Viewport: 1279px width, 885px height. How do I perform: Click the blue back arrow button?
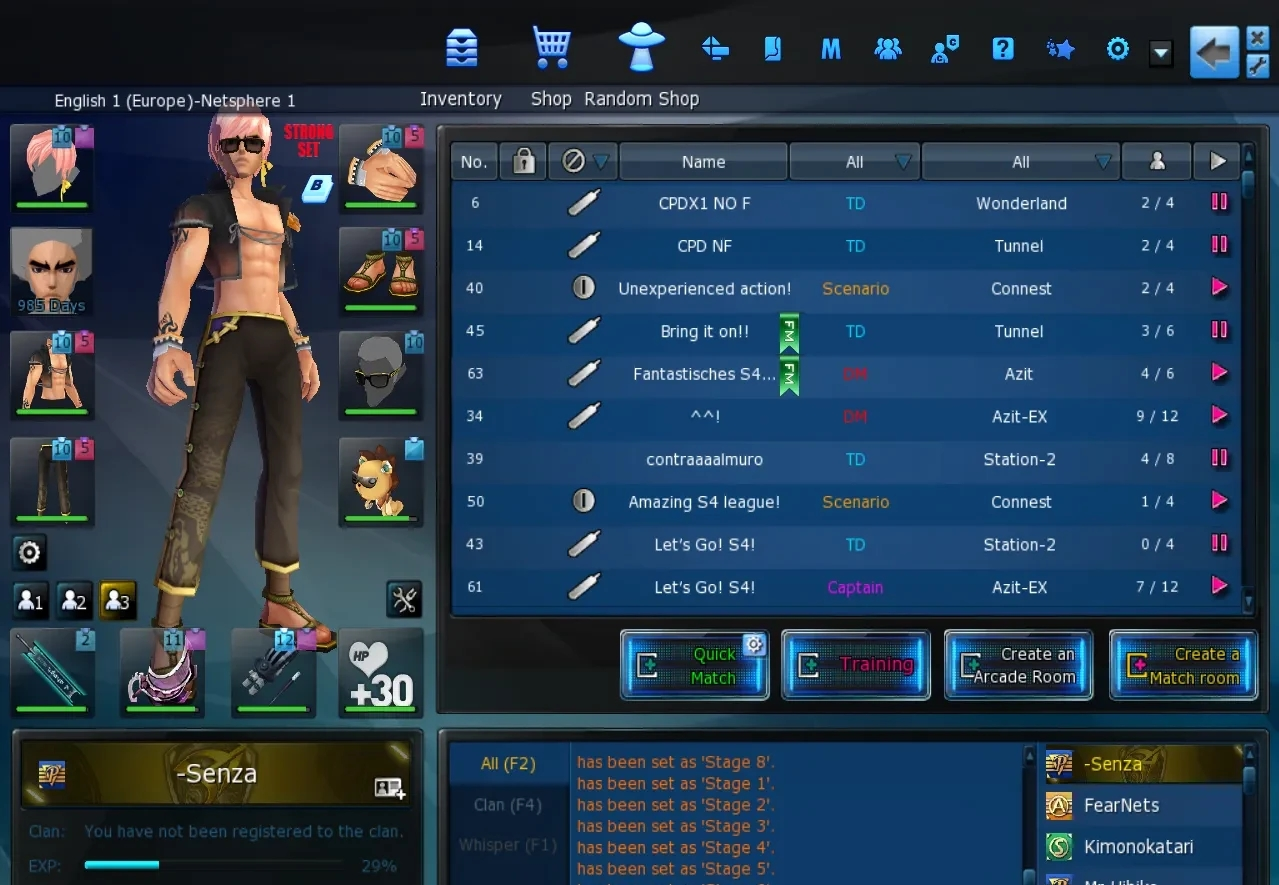coord(1214,51)
